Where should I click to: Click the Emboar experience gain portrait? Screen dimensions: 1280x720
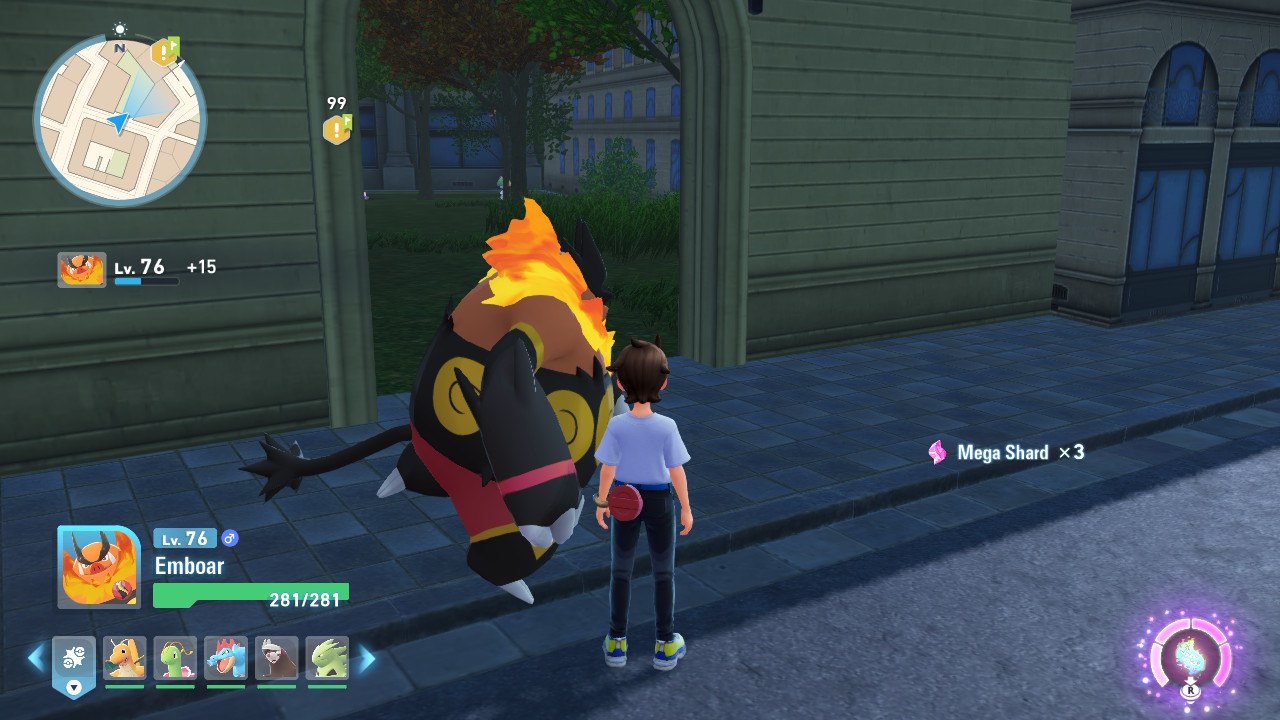[81, 269]
